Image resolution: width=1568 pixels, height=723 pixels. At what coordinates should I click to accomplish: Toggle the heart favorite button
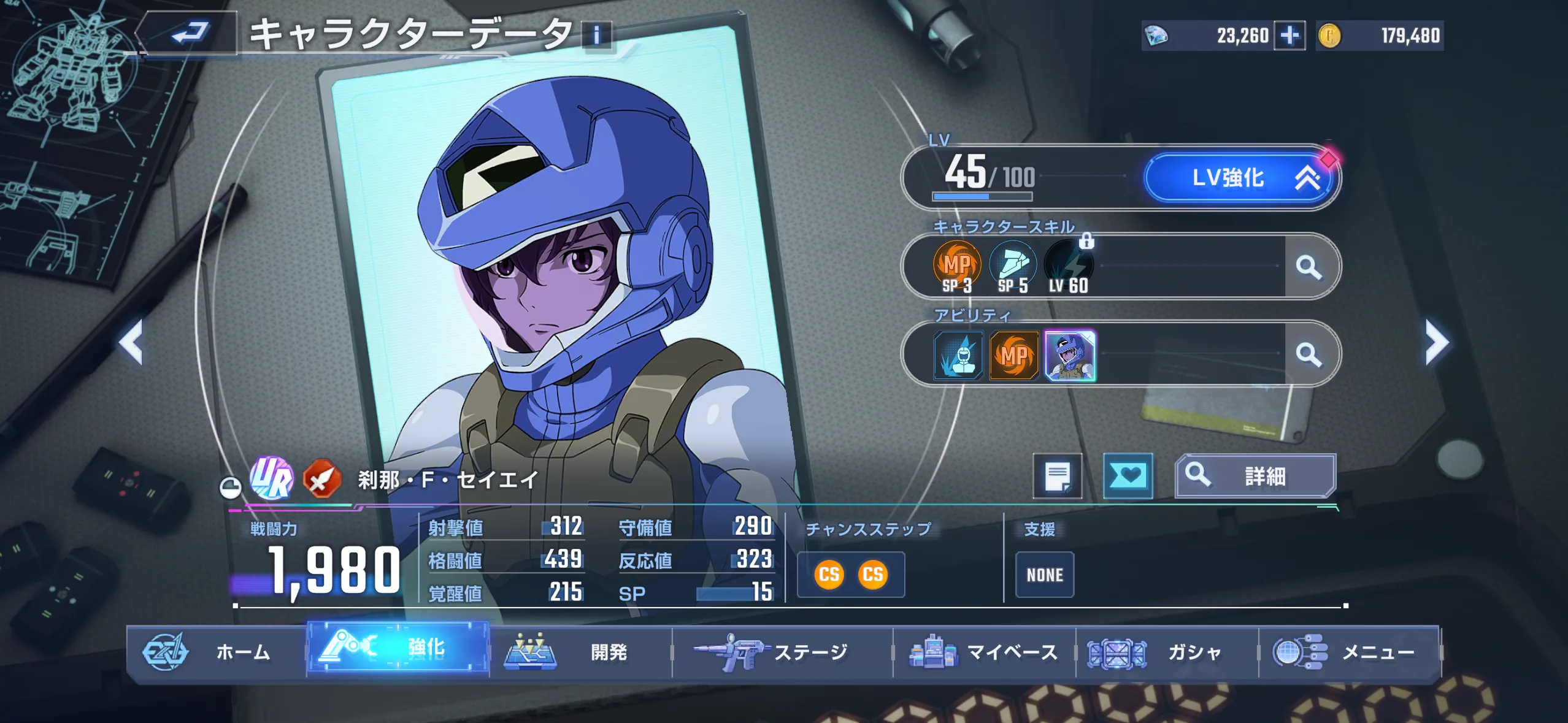pos(1128,475)
